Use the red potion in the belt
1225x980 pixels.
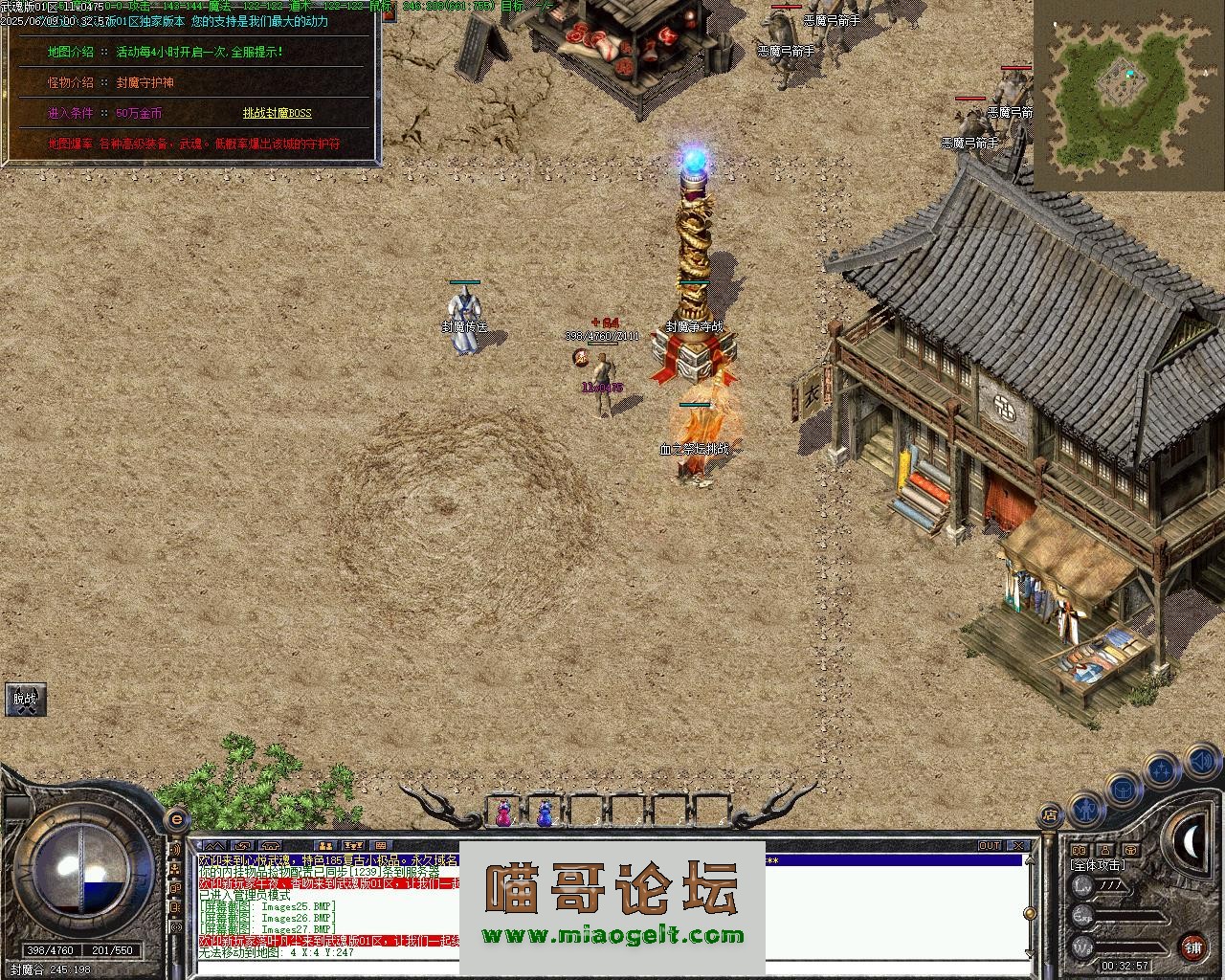[502, 814]
